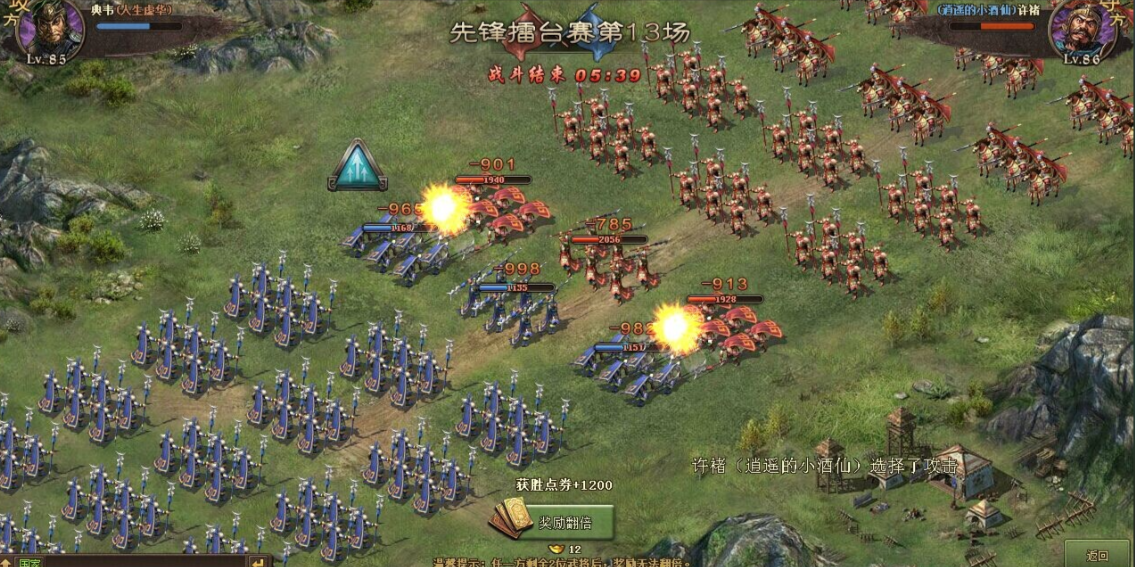1135x567 pixels.
Task: Activate the triple-arrow formation skill icon
Action: click(357, 167)
